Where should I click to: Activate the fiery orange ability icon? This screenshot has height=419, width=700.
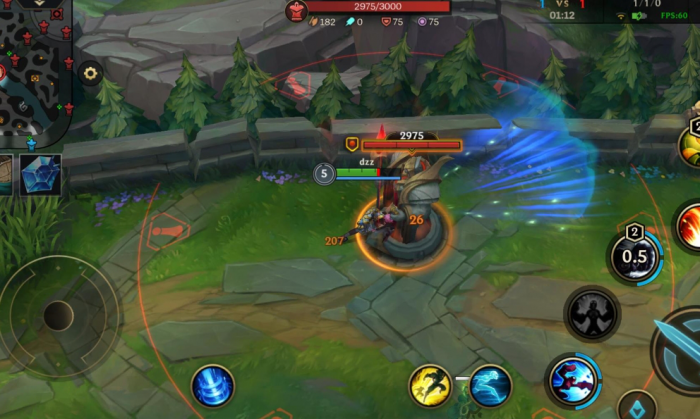(689, 226)
